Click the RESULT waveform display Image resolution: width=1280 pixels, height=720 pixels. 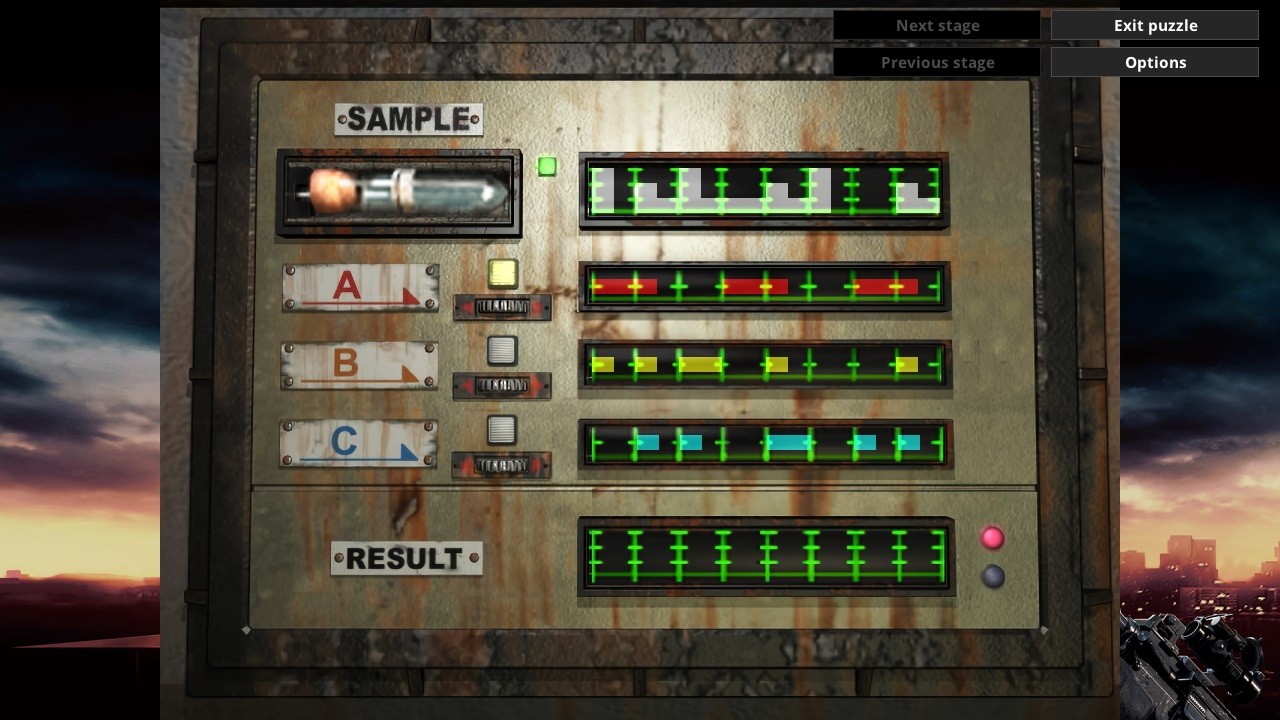pyautogui.click(x=766, y=558)
